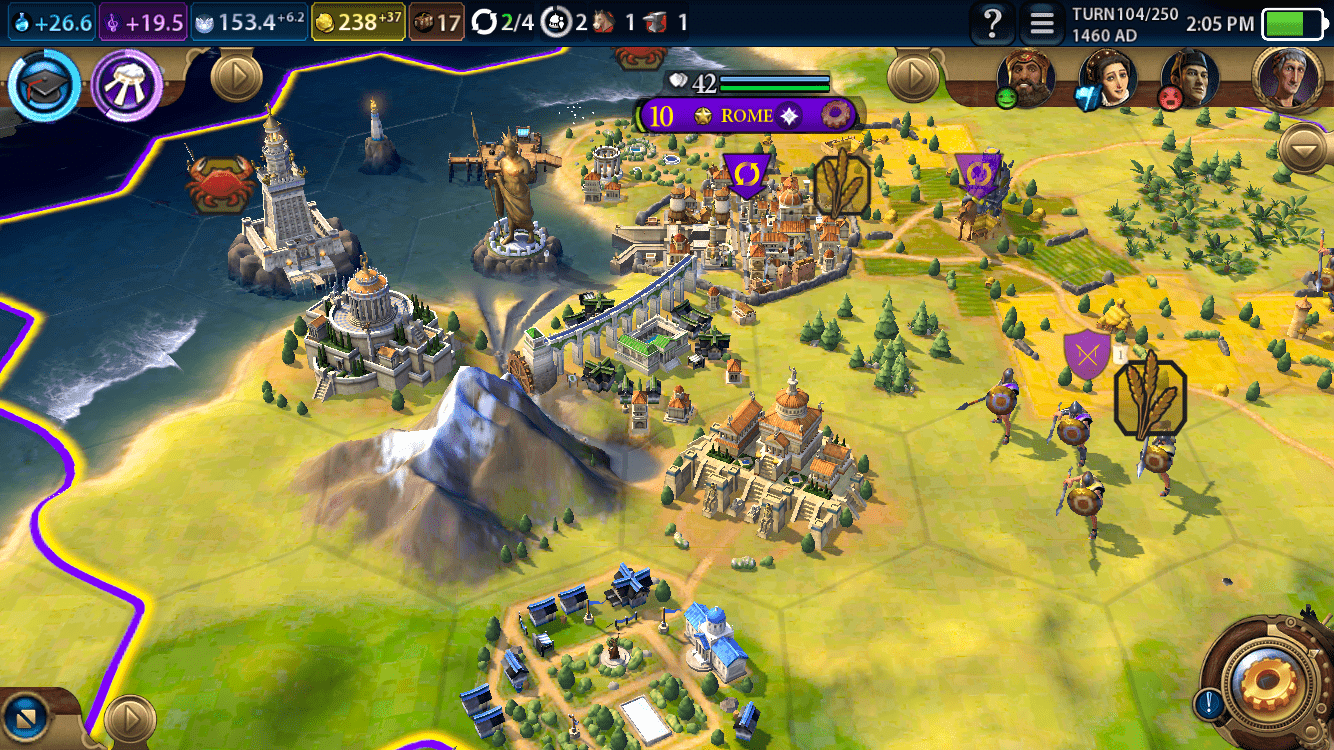Viewport: 1334px width, 750px height.
Task: Open the Great People counter icon
Action: [556, 22]
